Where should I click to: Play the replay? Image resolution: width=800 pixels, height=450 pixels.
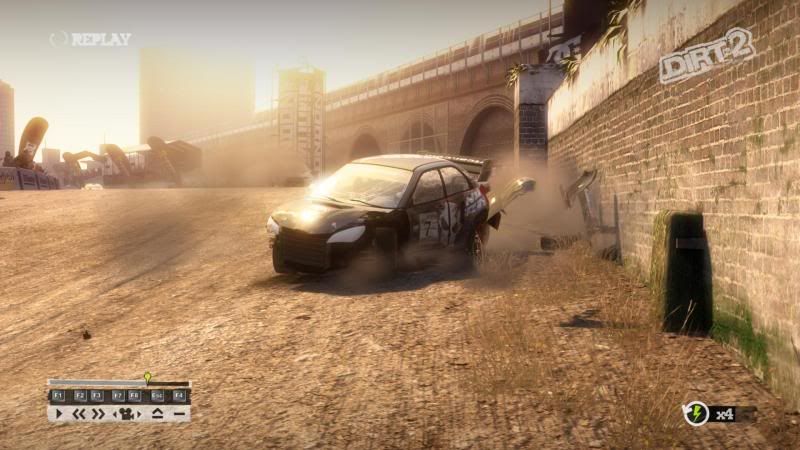pos(58,413)
